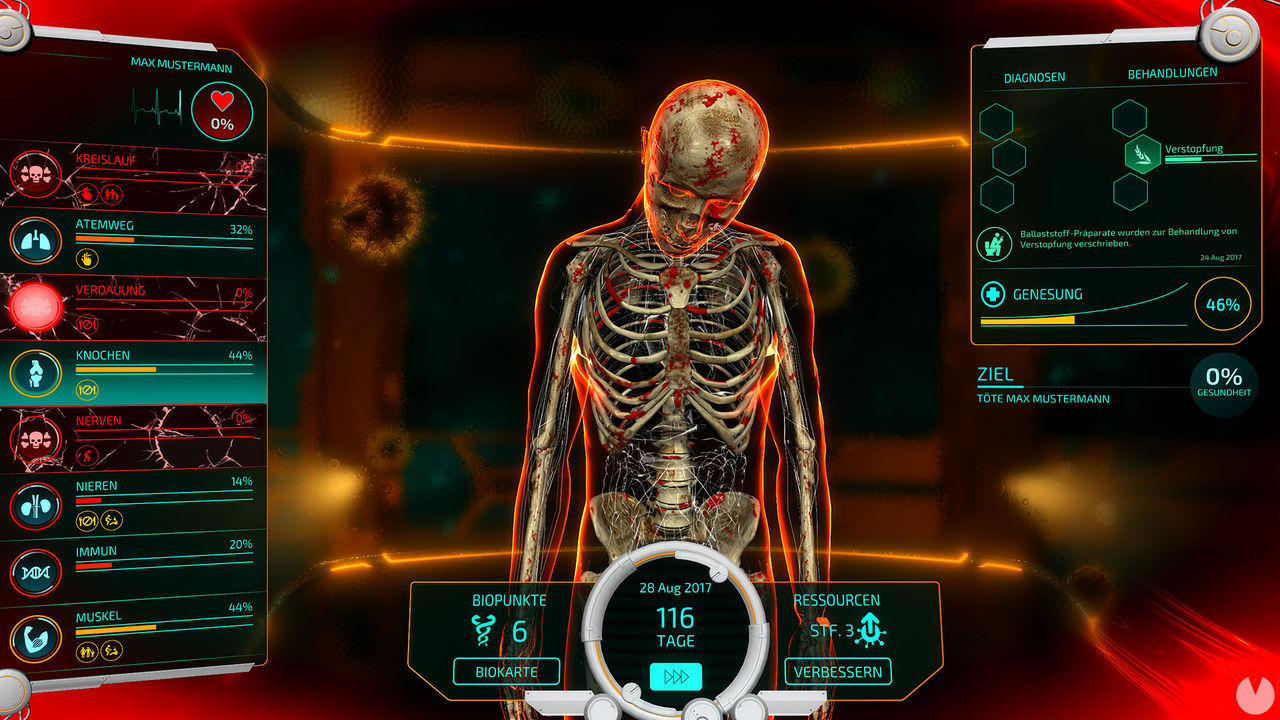This screenshot has width=1280, height=720.
Task: Expand the empty Behandlungen hexagon slot
Action: (1130, 117)
